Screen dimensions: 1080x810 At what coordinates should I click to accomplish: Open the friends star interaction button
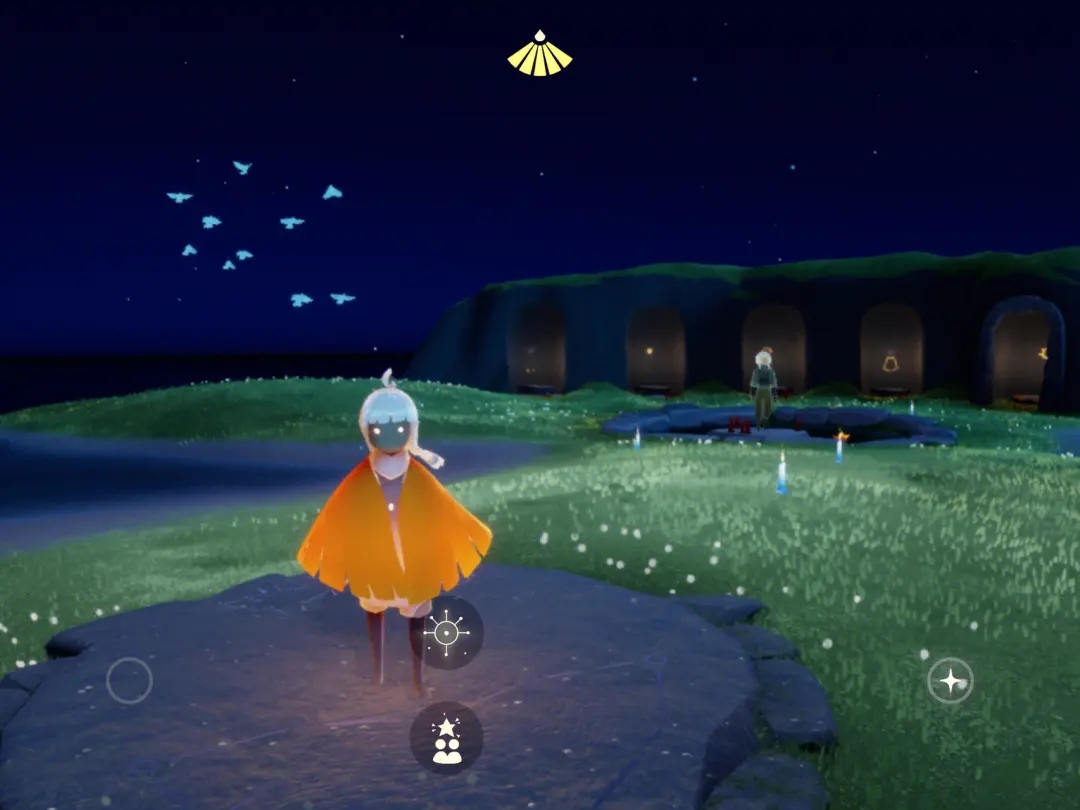tap(446, 739)
